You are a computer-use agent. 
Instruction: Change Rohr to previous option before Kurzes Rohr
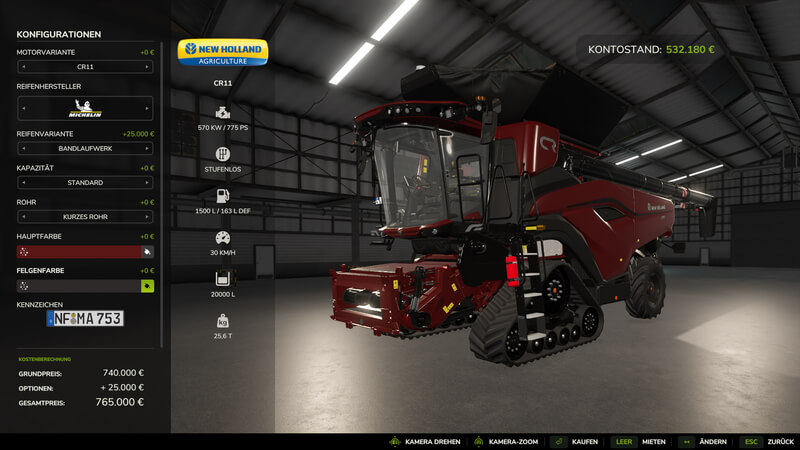click(x=23, y=217)
